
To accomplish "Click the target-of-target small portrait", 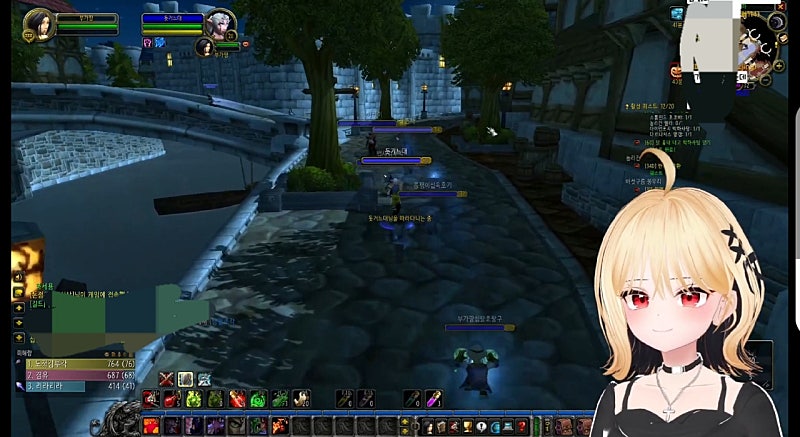I will [205, 47].
